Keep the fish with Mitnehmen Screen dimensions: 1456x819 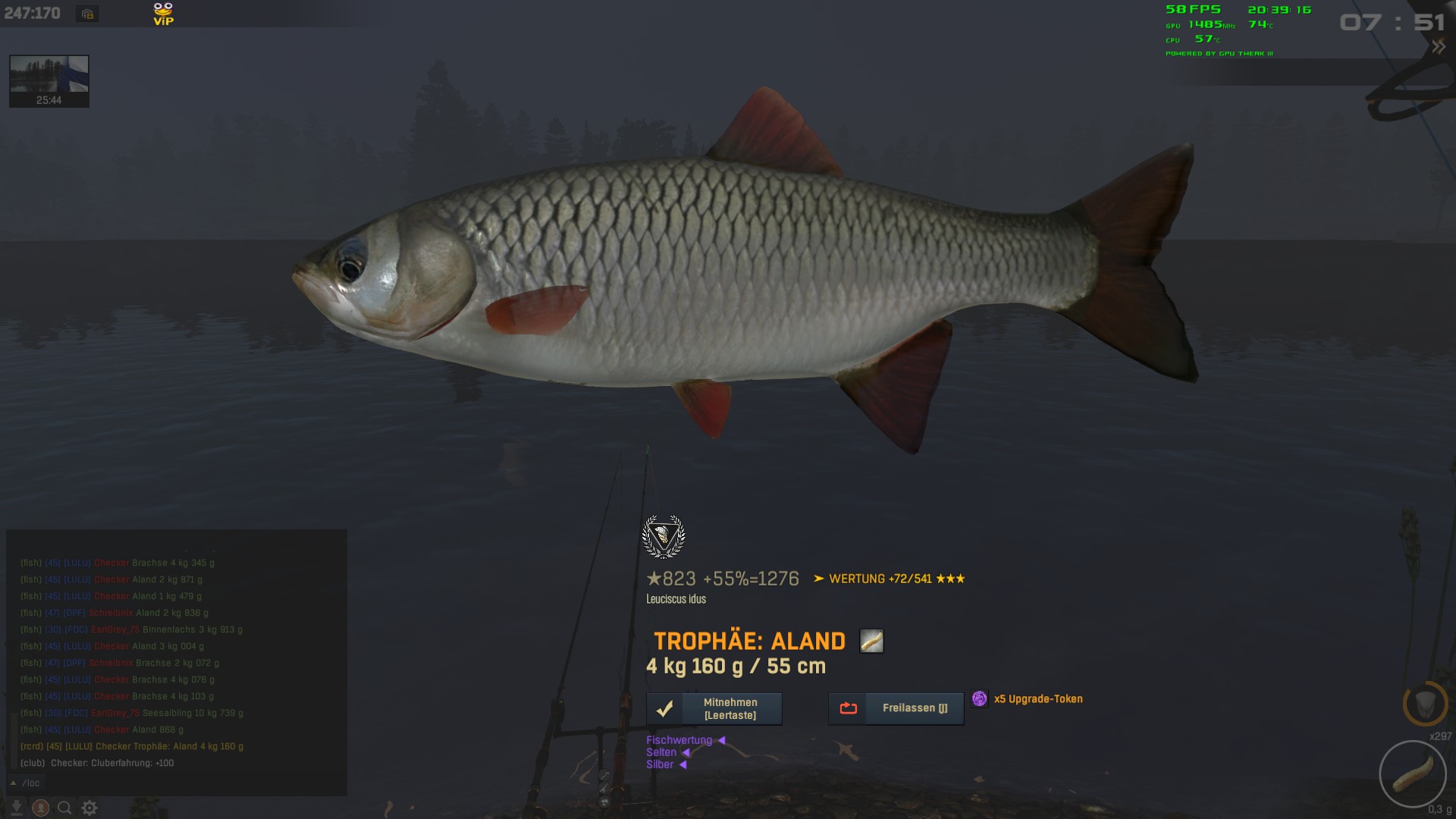714,708
